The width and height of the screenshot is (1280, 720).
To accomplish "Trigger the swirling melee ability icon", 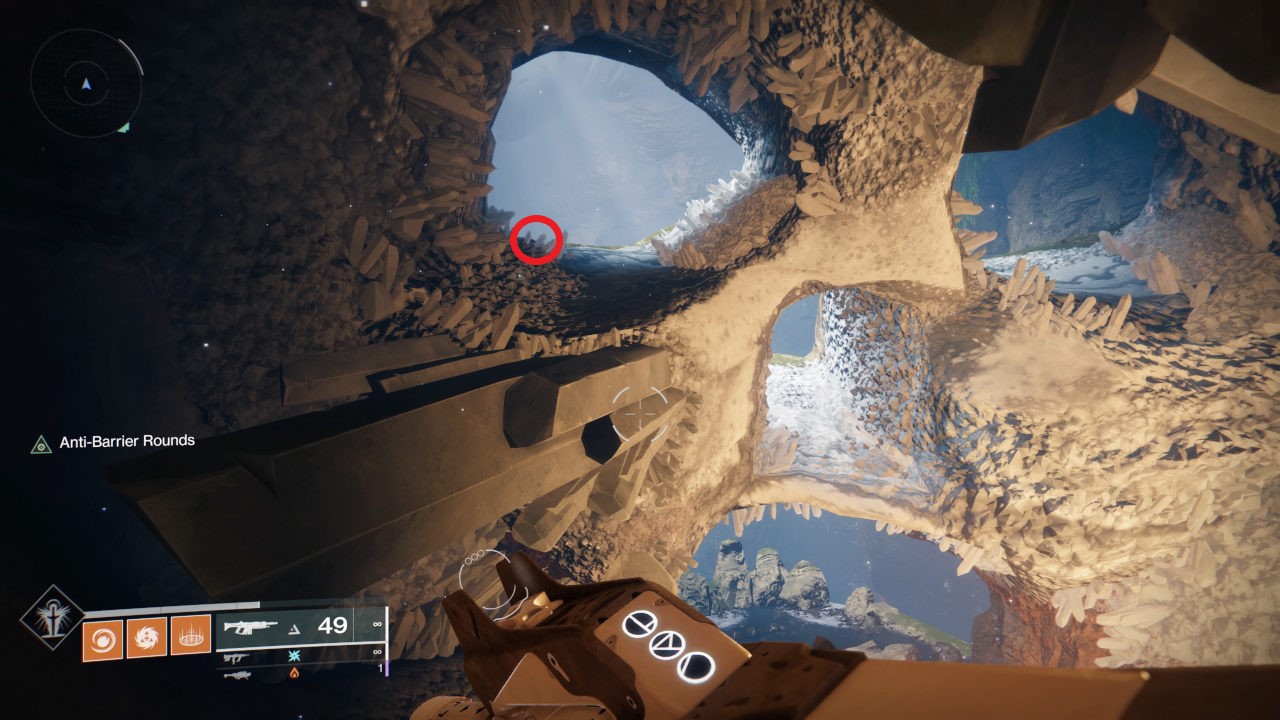I will pos(146,638).
